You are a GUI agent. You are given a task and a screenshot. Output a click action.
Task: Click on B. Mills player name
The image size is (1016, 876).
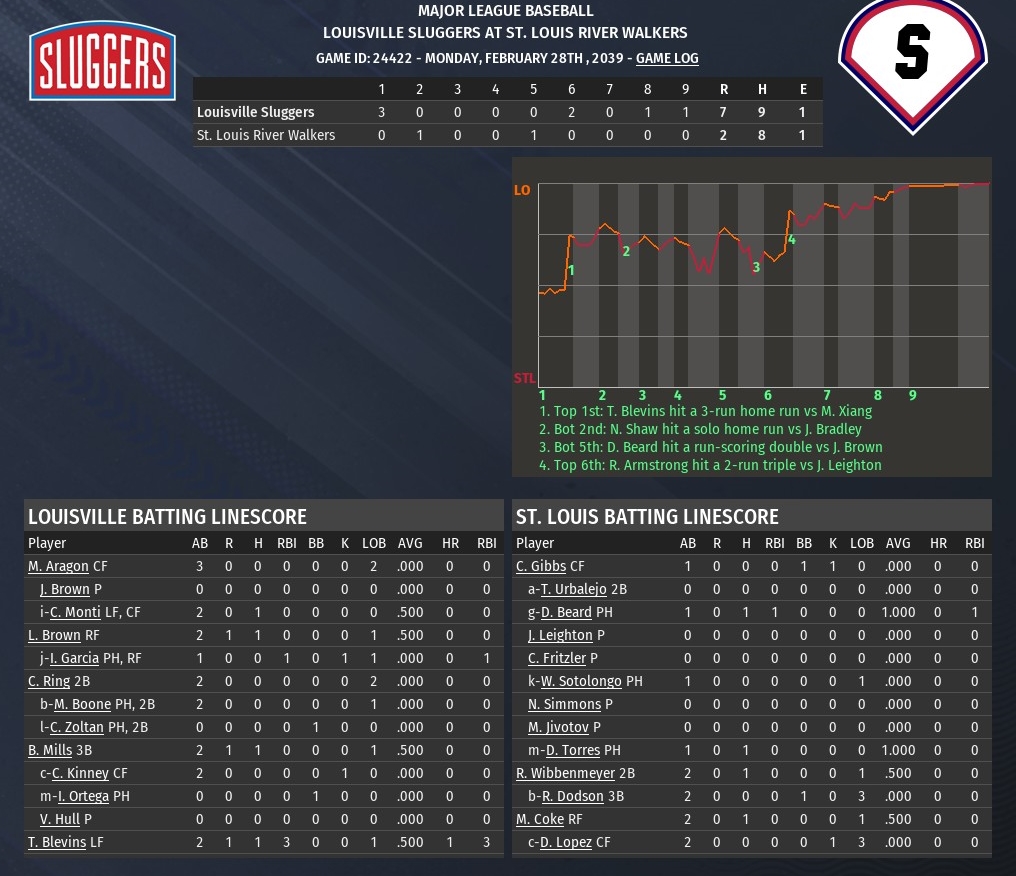(49, 750)
